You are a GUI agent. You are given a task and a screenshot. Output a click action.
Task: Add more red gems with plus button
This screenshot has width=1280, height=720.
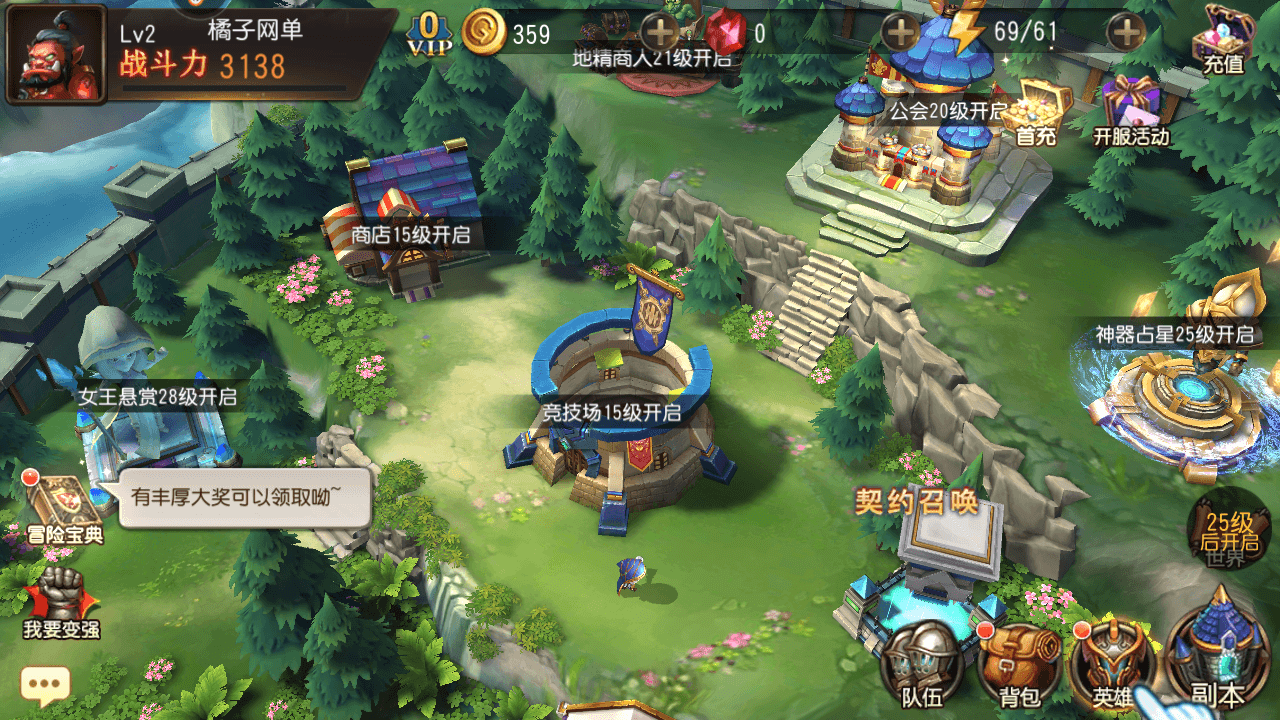(901, 33)
